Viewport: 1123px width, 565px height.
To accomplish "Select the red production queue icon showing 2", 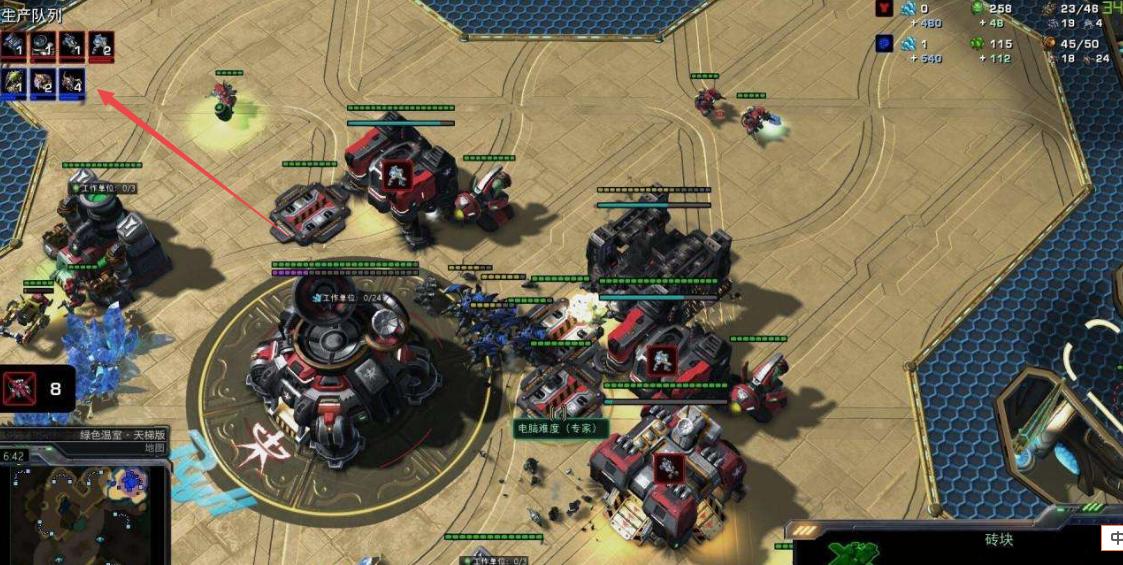I will [101, 45].
